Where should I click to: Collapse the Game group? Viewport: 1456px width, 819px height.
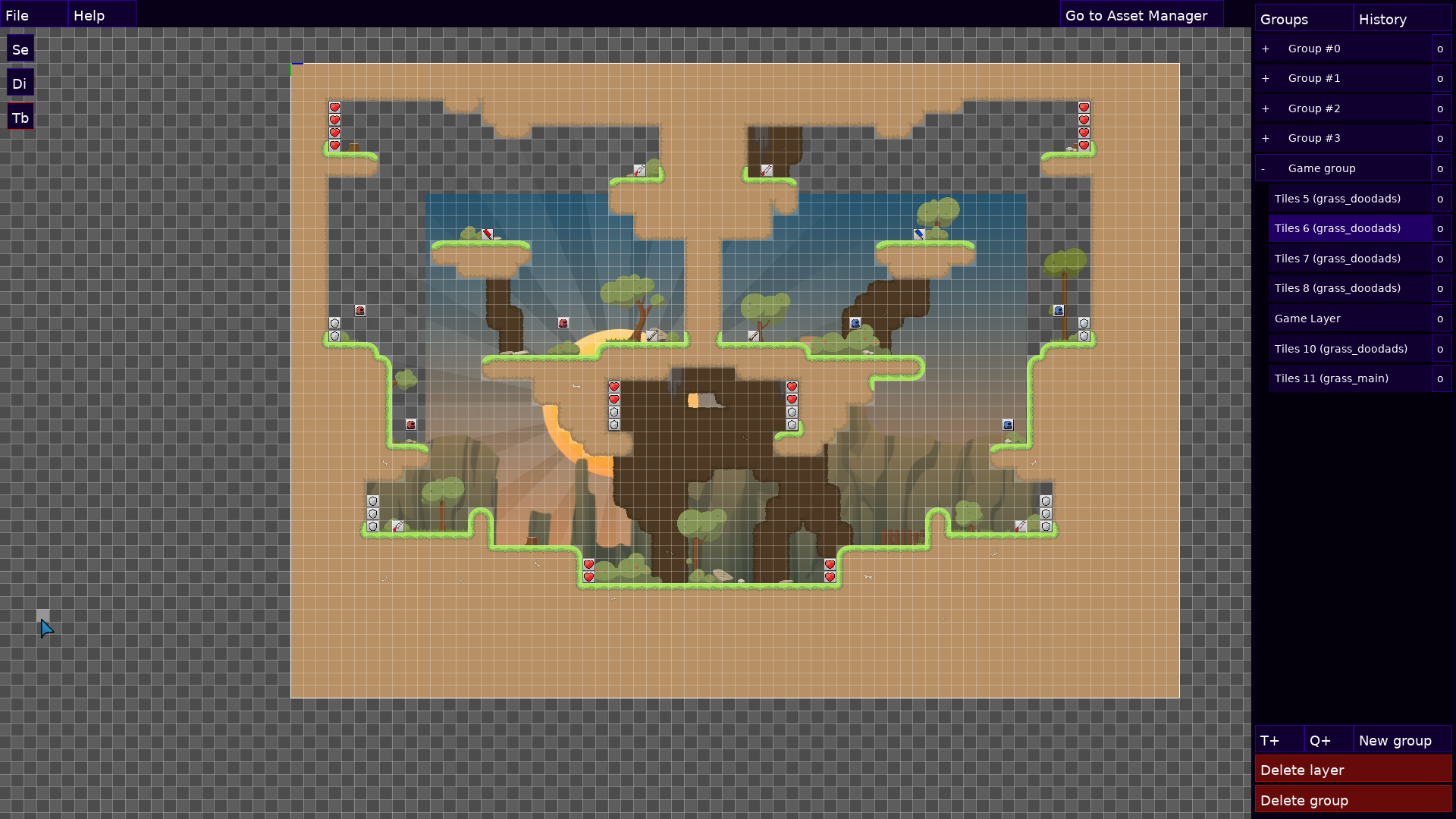1263,168
